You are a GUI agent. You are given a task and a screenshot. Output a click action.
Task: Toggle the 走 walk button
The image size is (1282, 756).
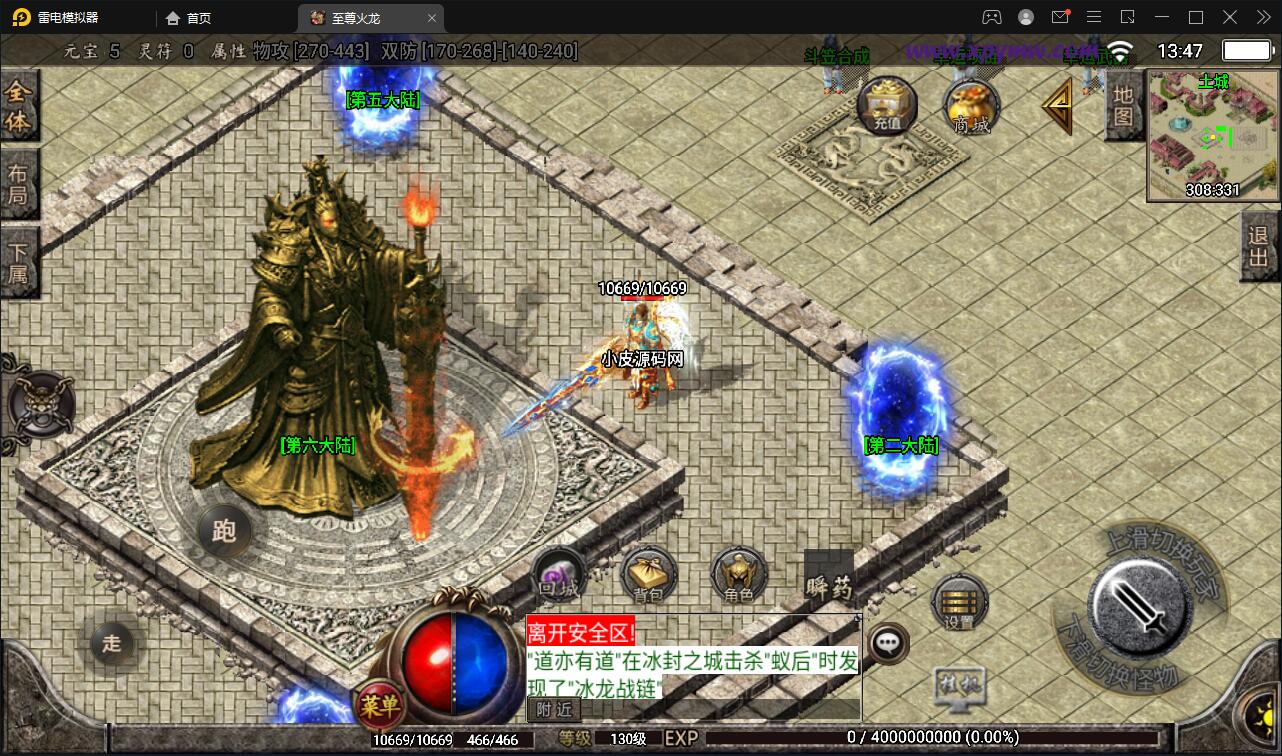click(112, 643)
